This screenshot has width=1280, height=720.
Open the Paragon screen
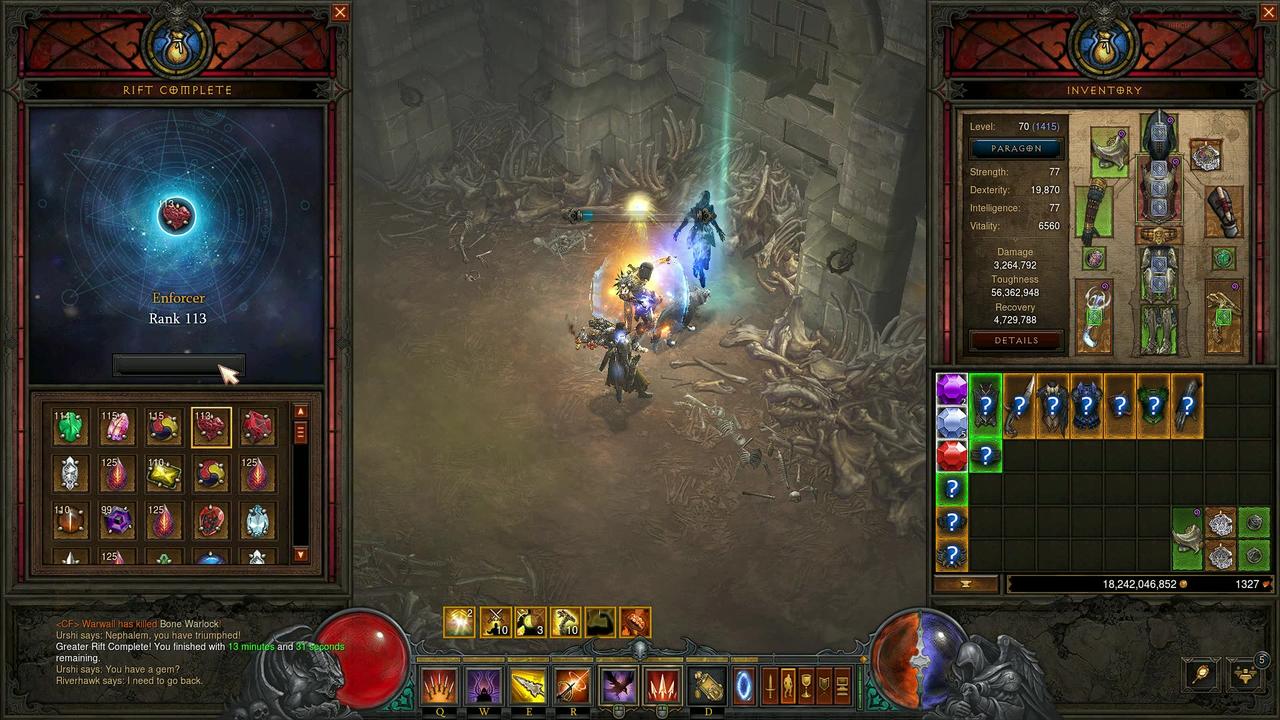click(x=1016, y=148)
